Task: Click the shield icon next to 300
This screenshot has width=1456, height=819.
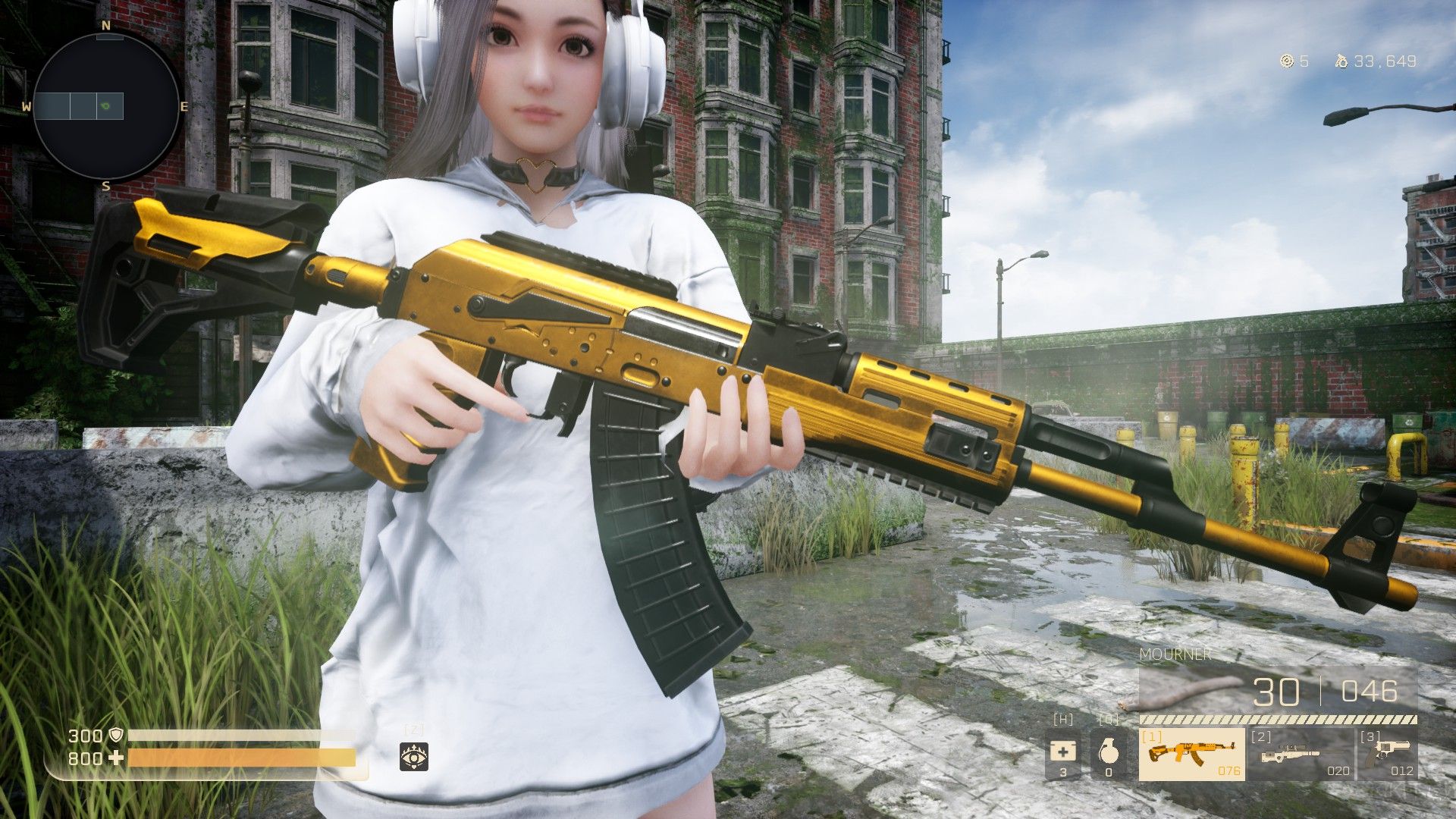Action: click(x=115, y=735)
